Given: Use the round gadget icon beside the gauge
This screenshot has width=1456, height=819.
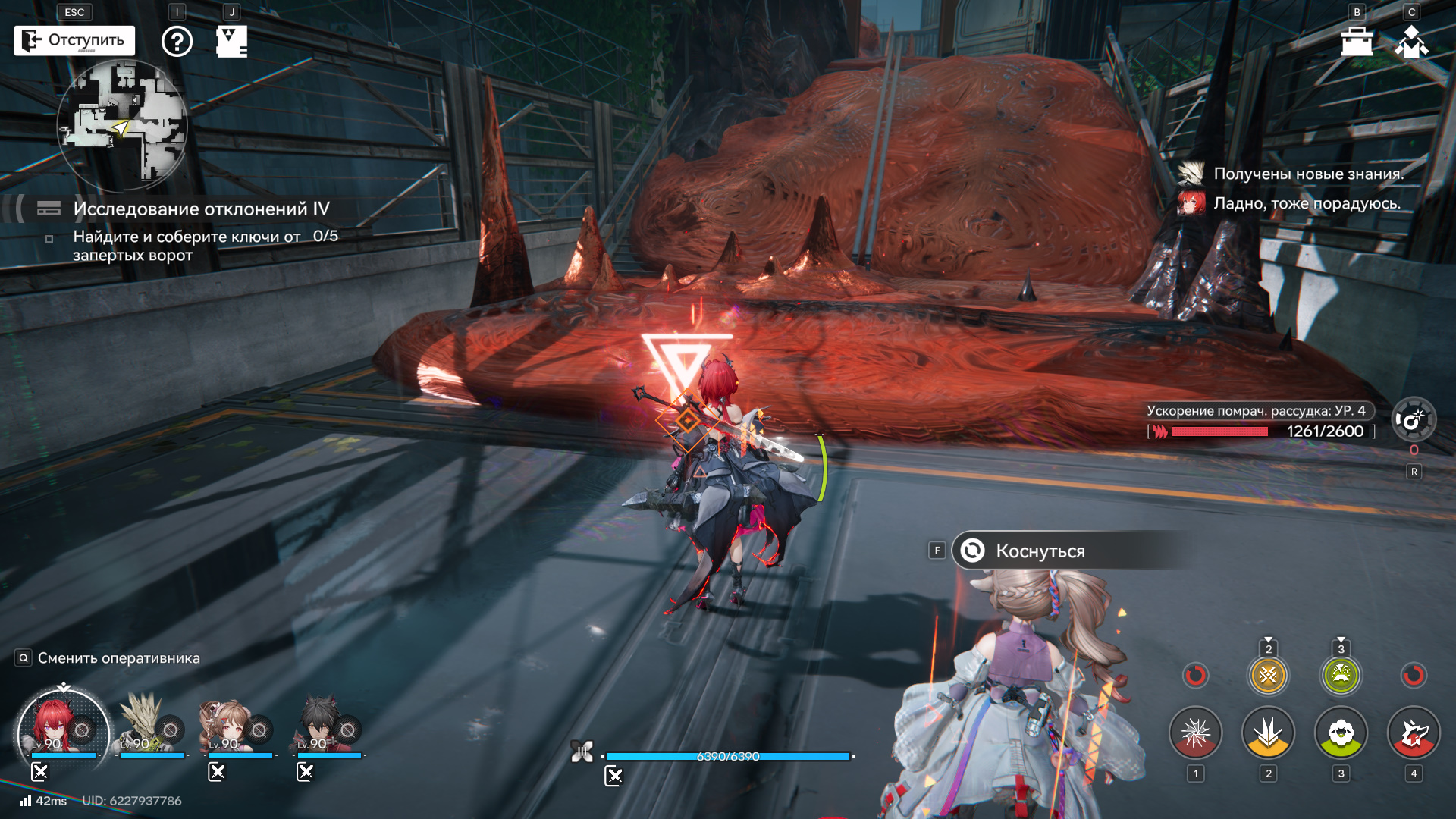Looking at the screenshot, I should coord(1414,419).
